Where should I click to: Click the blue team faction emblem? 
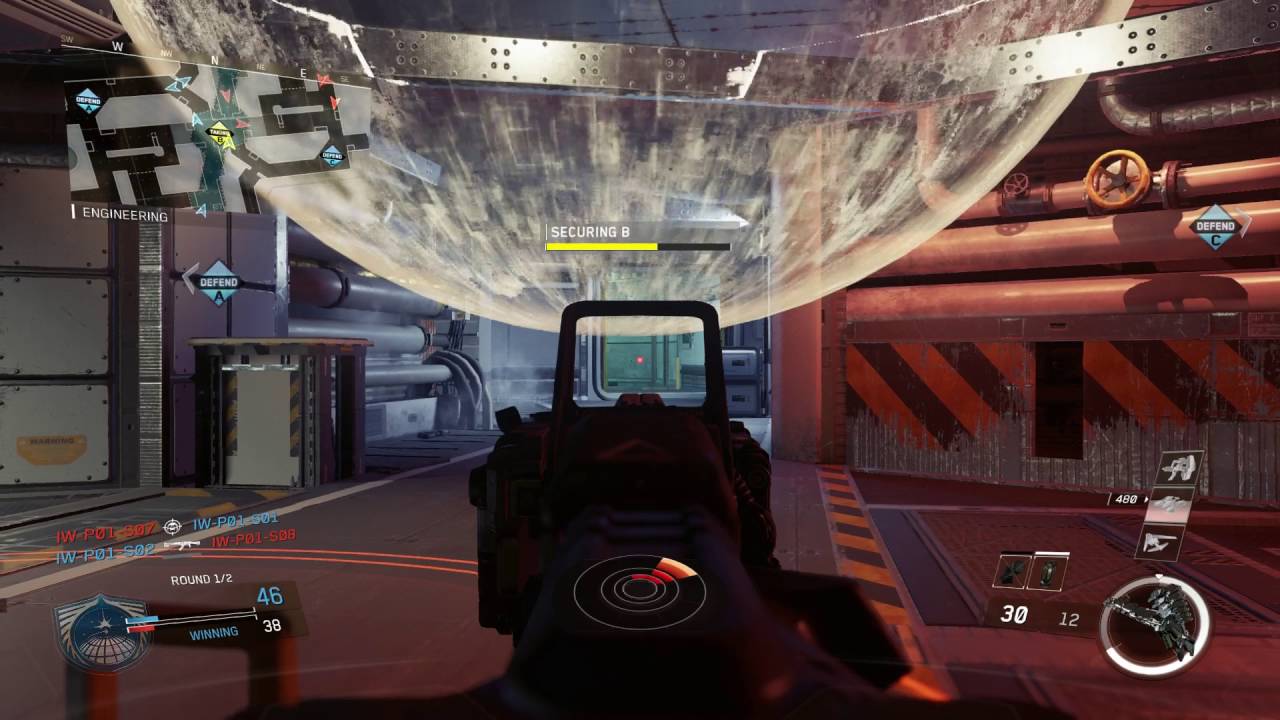tap(102, 632)
